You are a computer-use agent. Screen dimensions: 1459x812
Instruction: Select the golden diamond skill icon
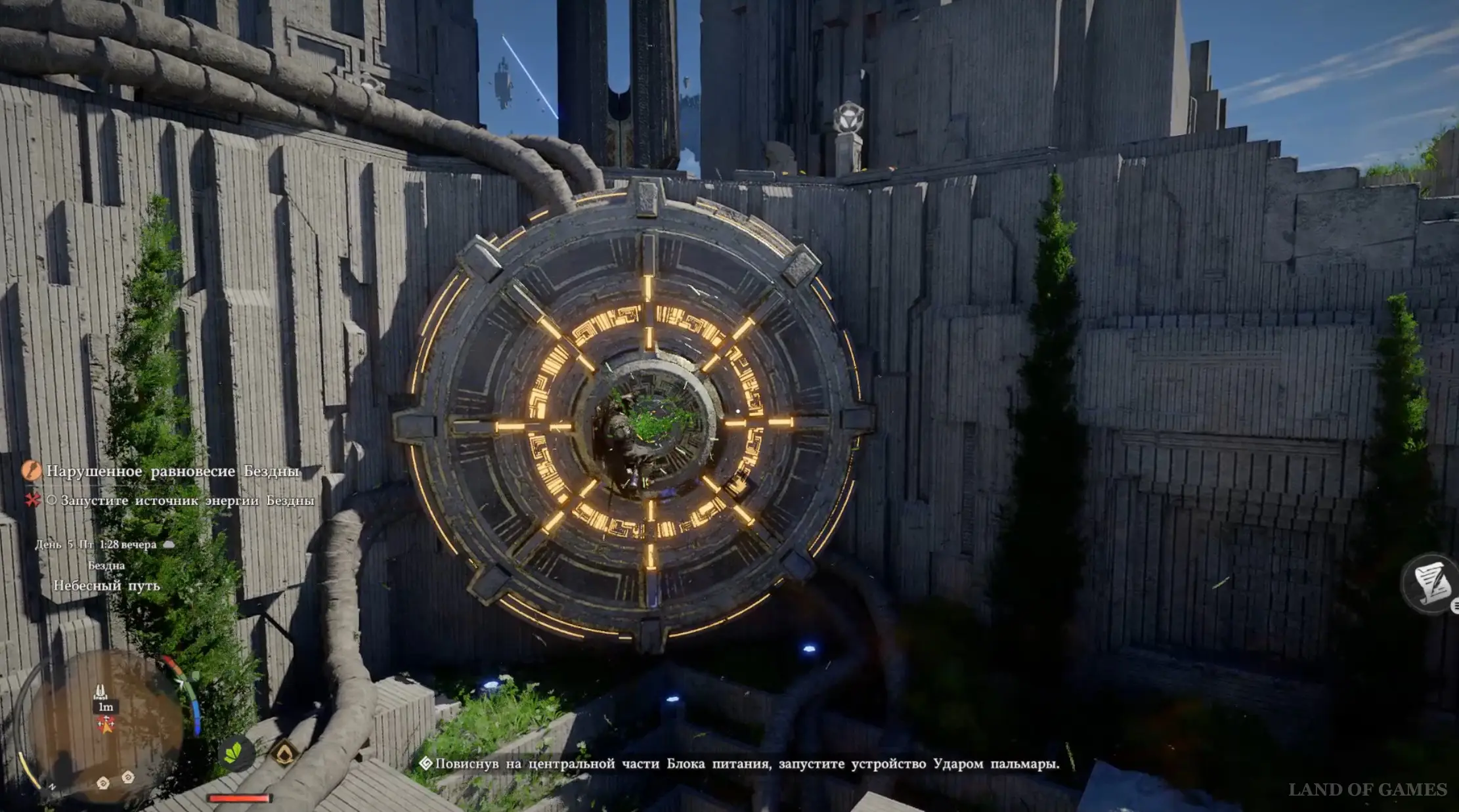[284, 754]
